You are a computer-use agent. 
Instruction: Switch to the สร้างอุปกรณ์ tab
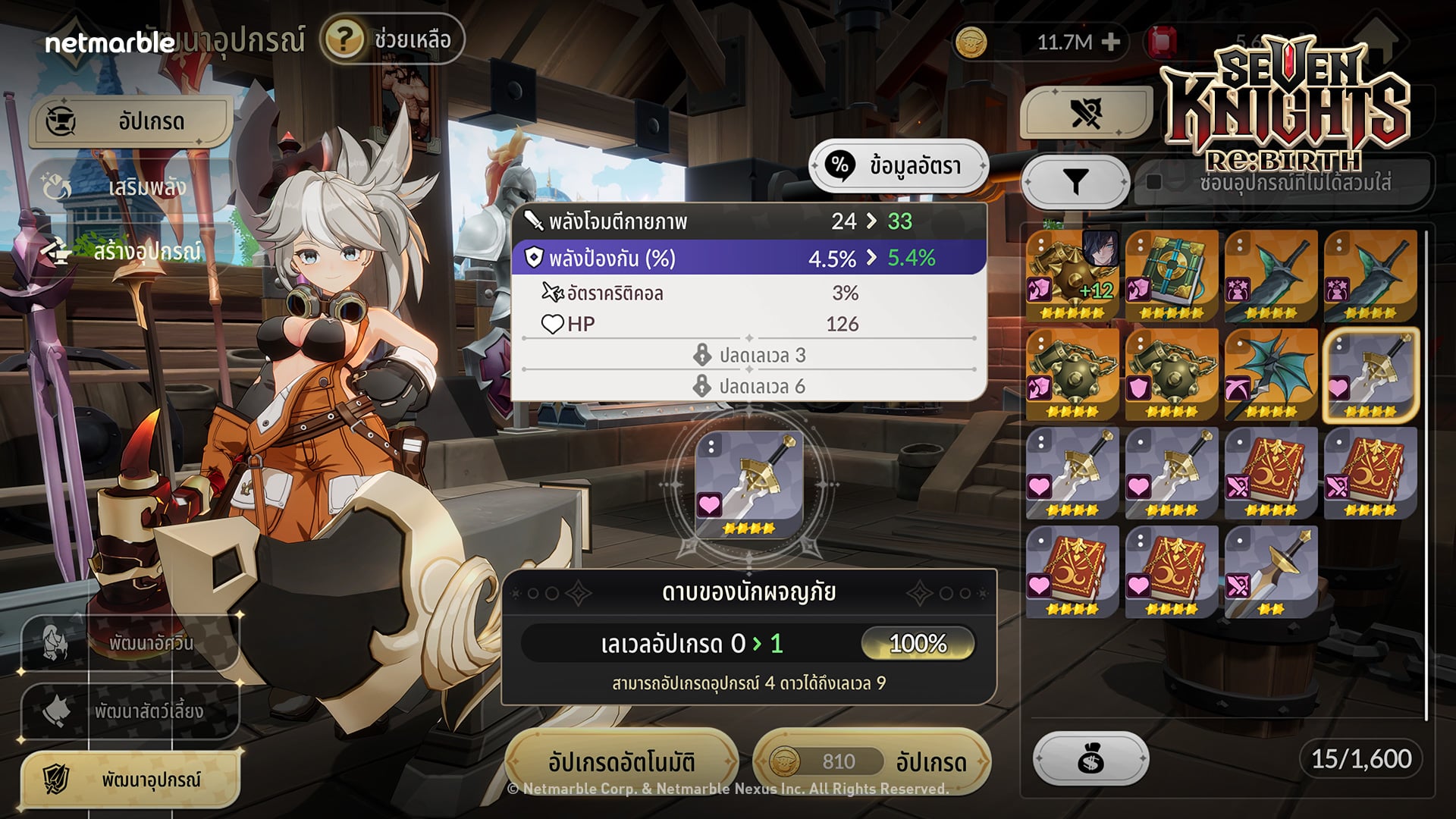129,252
